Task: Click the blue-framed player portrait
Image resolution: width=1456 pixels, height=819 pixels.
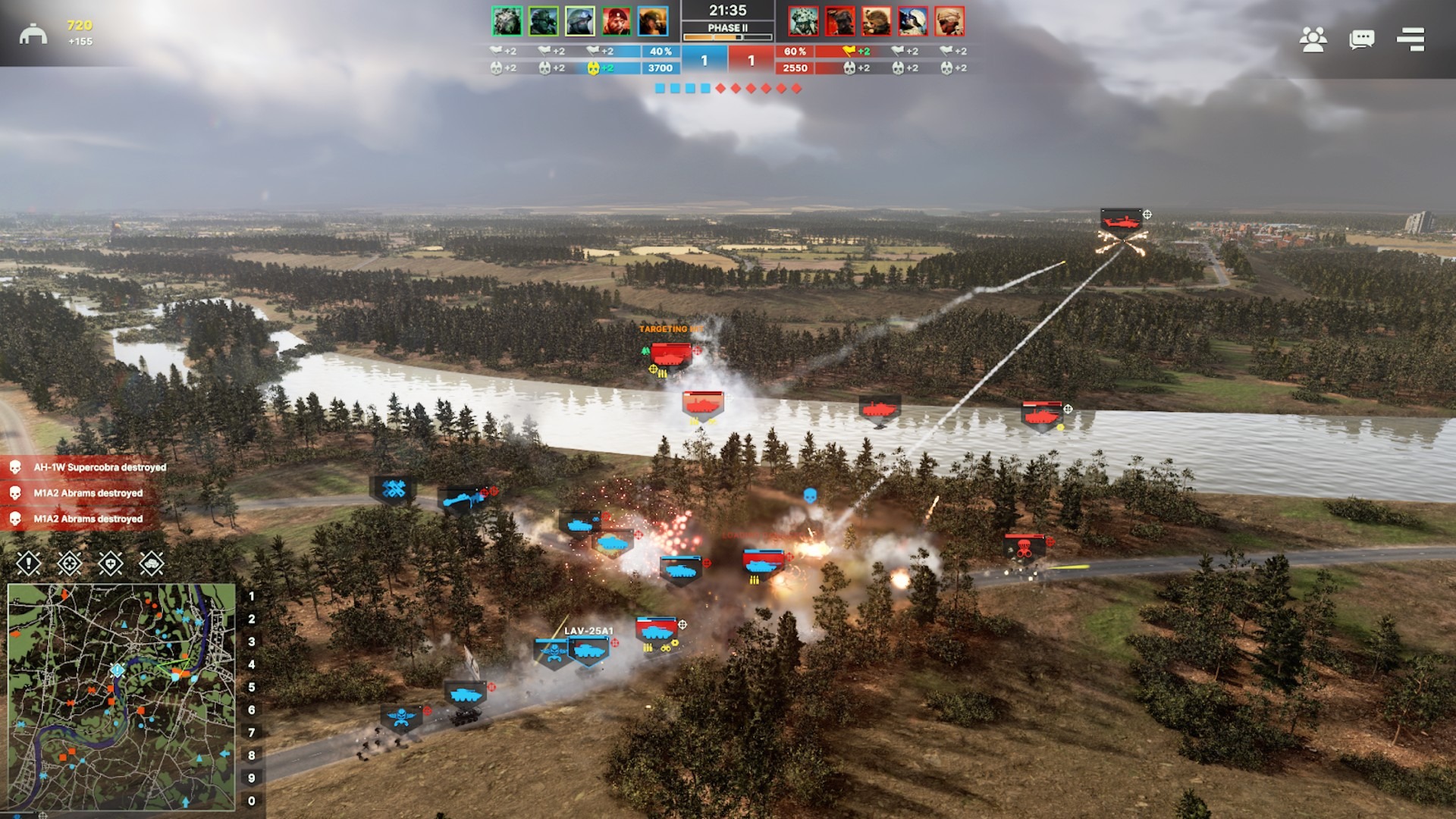Action: pyautogui.click(x=653, y=21)
